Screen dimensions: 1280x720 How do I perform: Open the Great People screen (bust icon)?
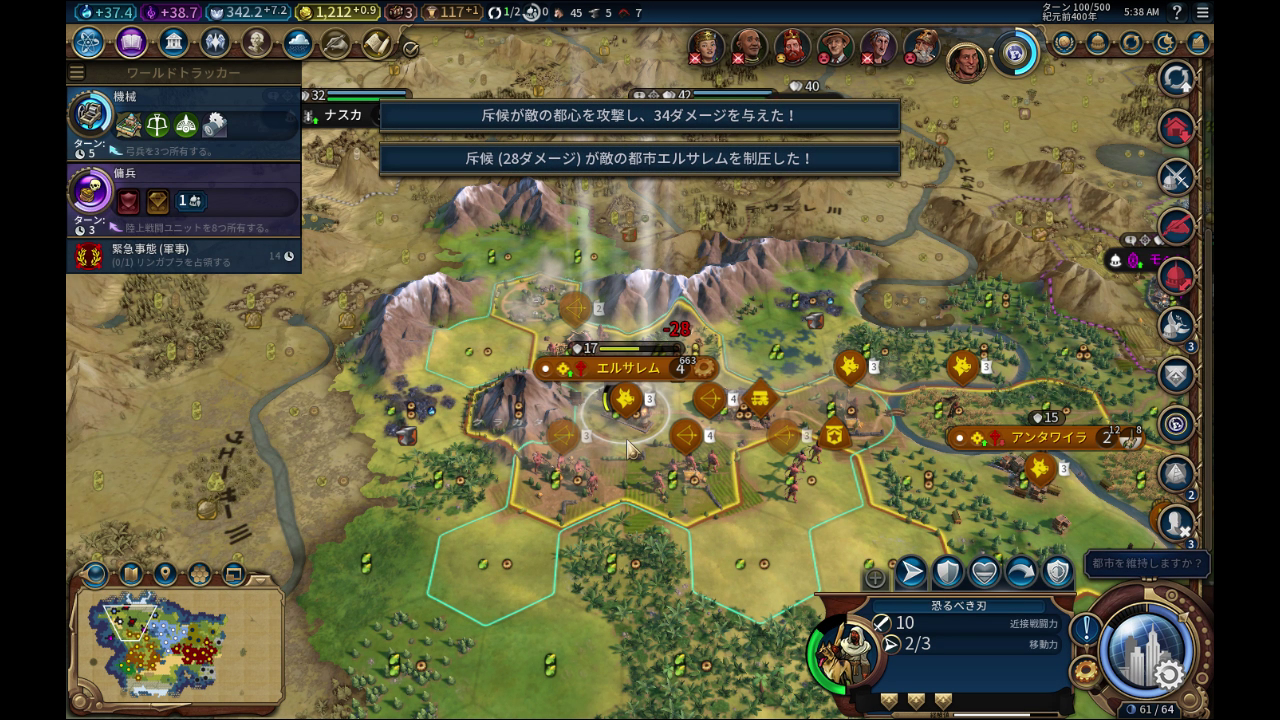pos(257,43)
